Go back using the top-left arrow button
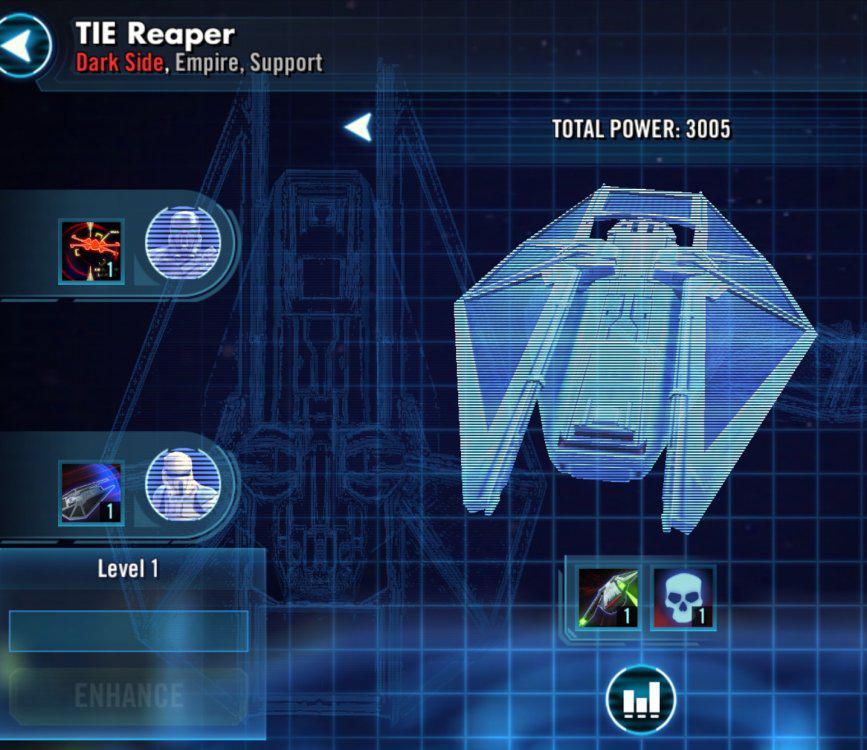The image size is (867, 750). click(24, 44)
